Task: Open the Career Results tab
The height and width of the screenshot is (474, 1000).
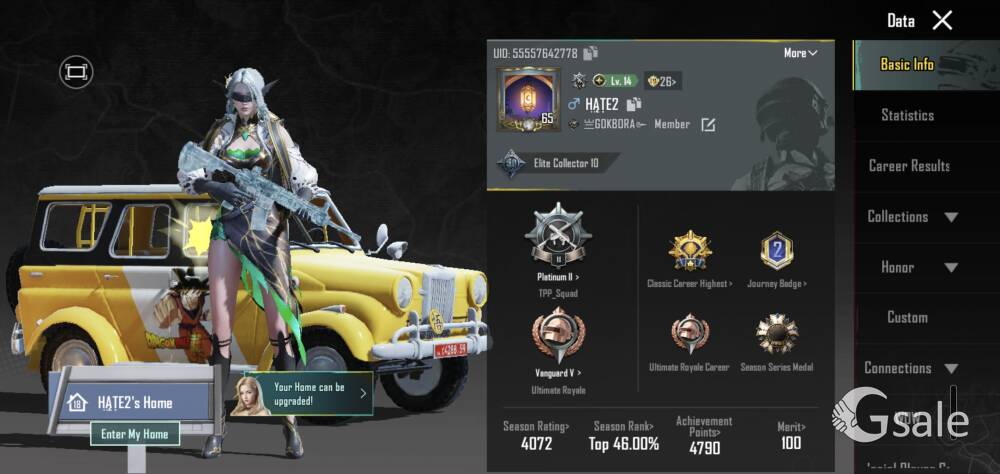Action: coord(909,166)
